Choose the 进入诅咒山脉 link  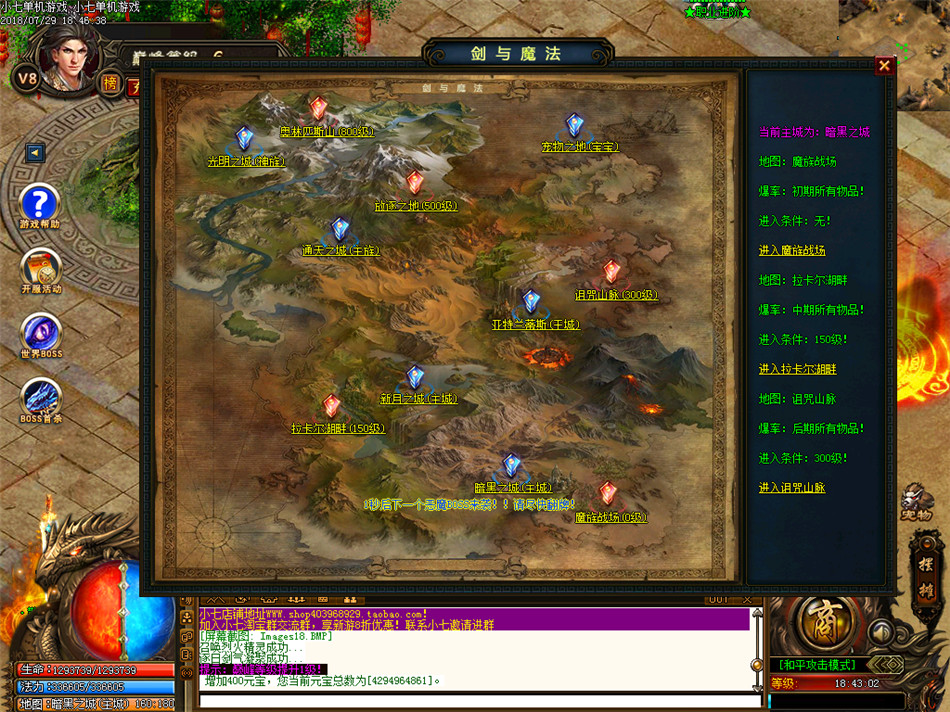pos(792,487)
